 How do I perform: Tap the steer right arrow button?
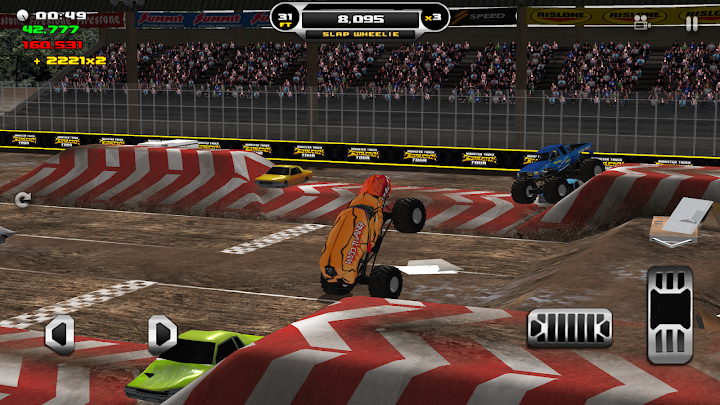162,335
